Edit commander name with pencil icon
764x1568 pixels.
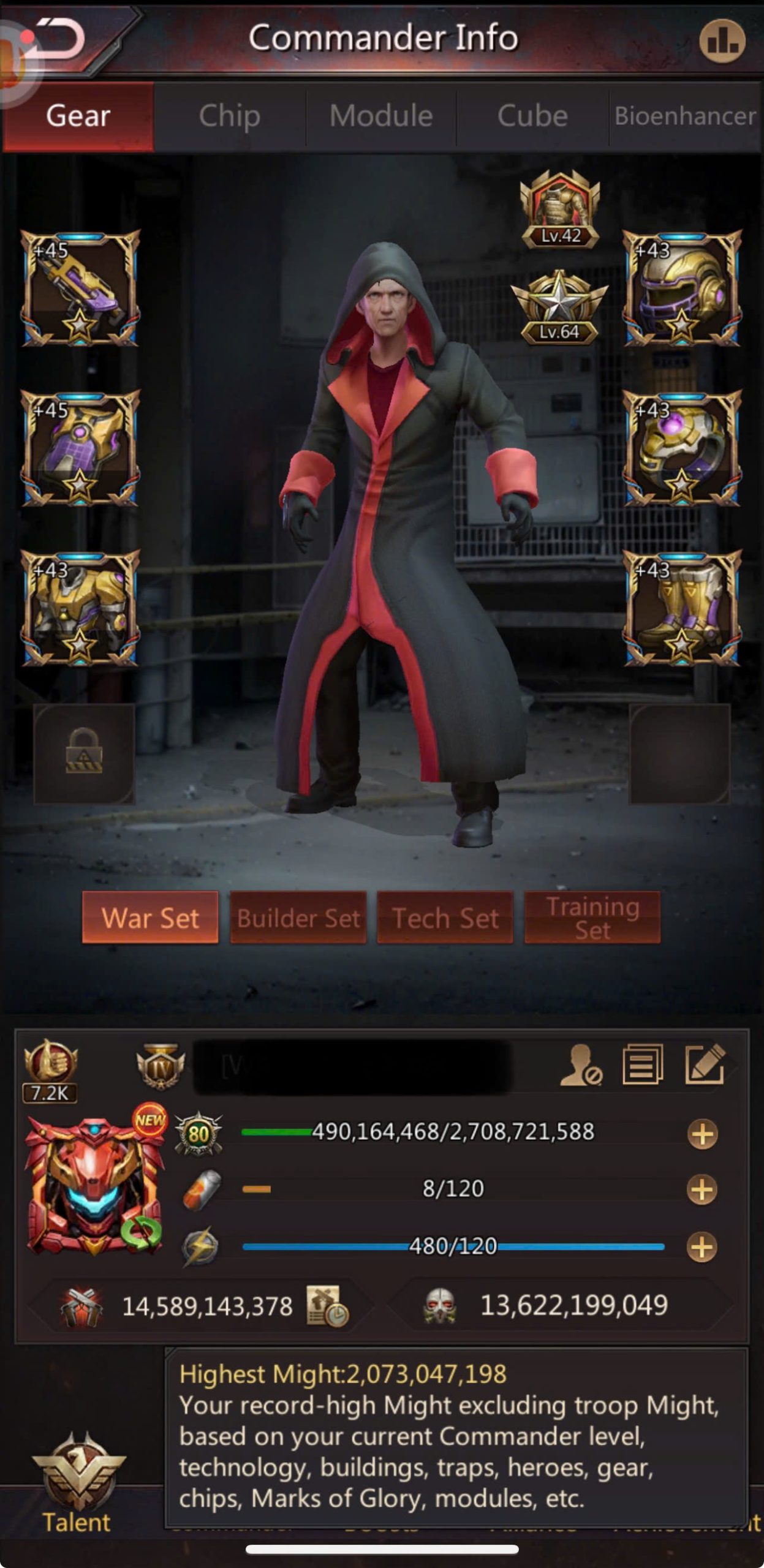pyautogui.click(x=705, y=1065)
